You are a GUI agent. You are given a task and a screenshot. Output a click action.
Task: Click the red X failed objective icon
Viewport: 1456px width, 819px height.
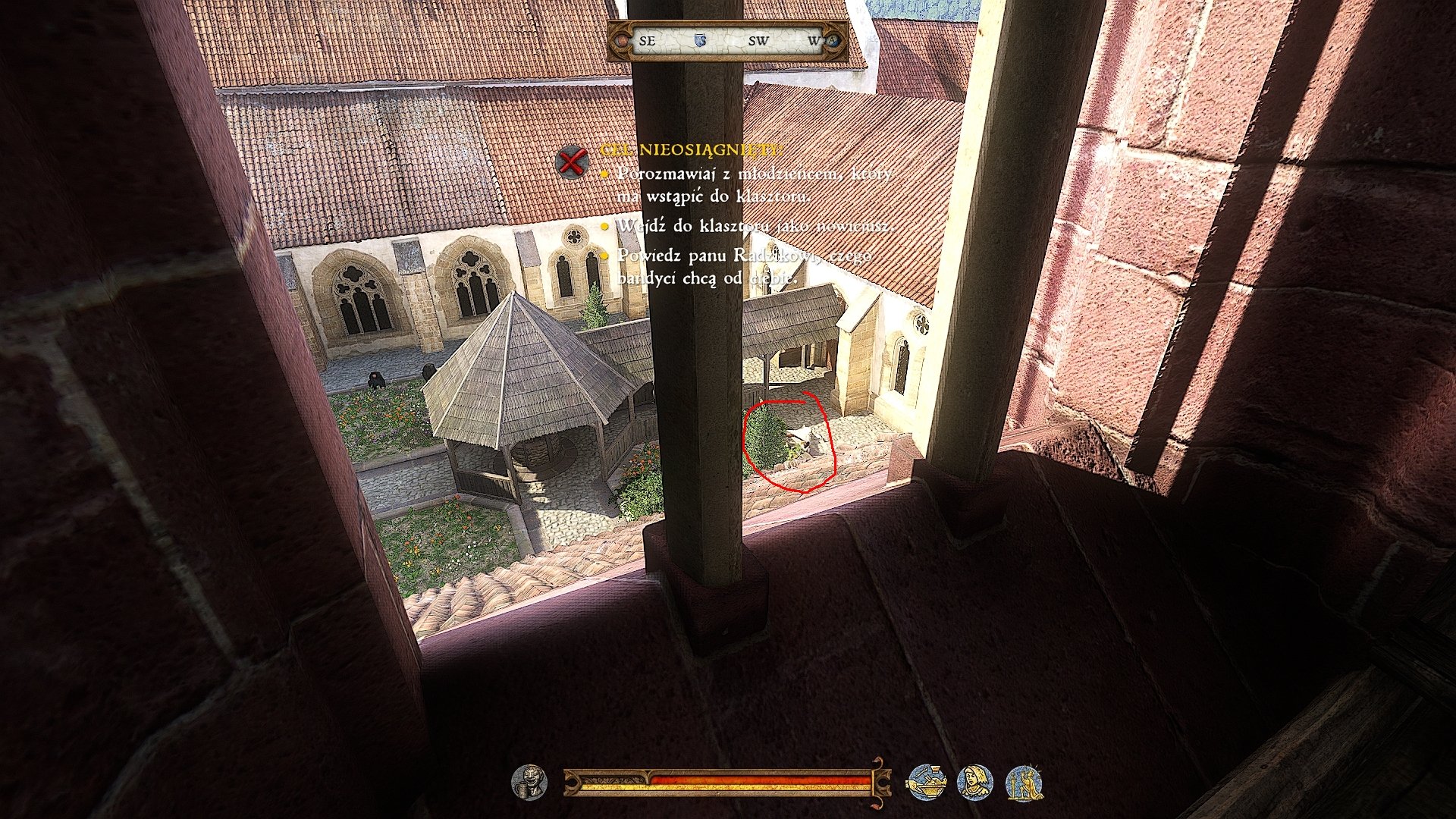[x=572, y=162]
